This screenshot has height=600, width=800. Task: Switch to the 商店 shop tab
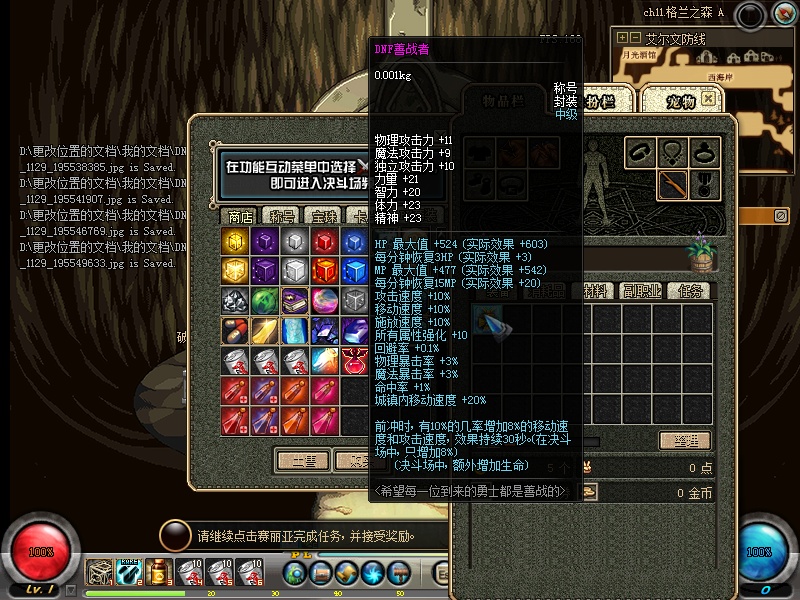click(240, 216)
